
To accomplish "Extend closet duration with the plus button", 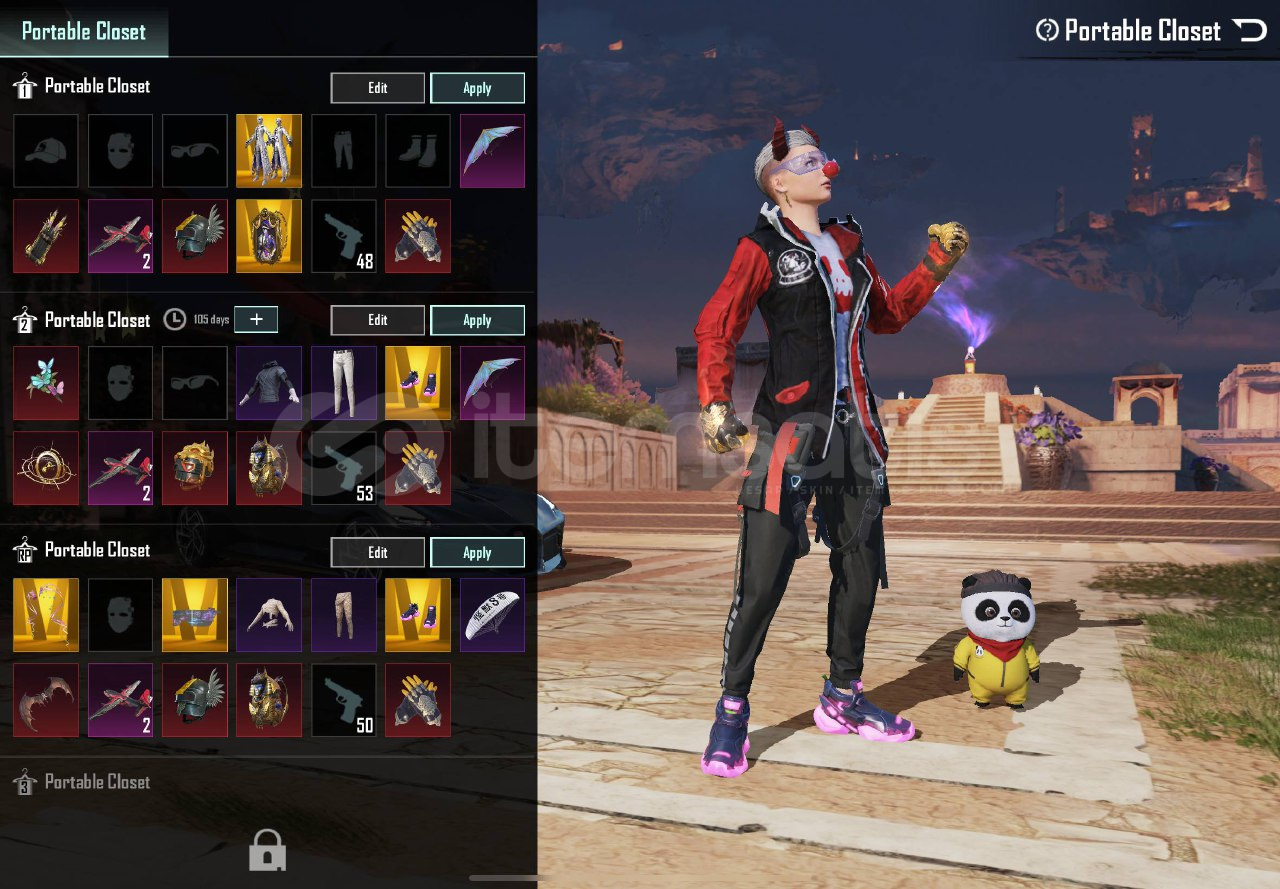I will tap(256, 319).
